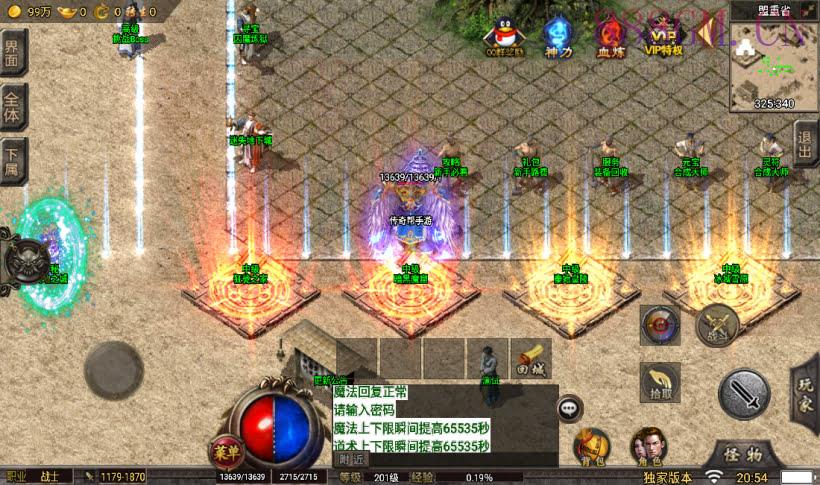Hit the large sword attack button
This screenshot has width=820, height=485.
(744, 393)
